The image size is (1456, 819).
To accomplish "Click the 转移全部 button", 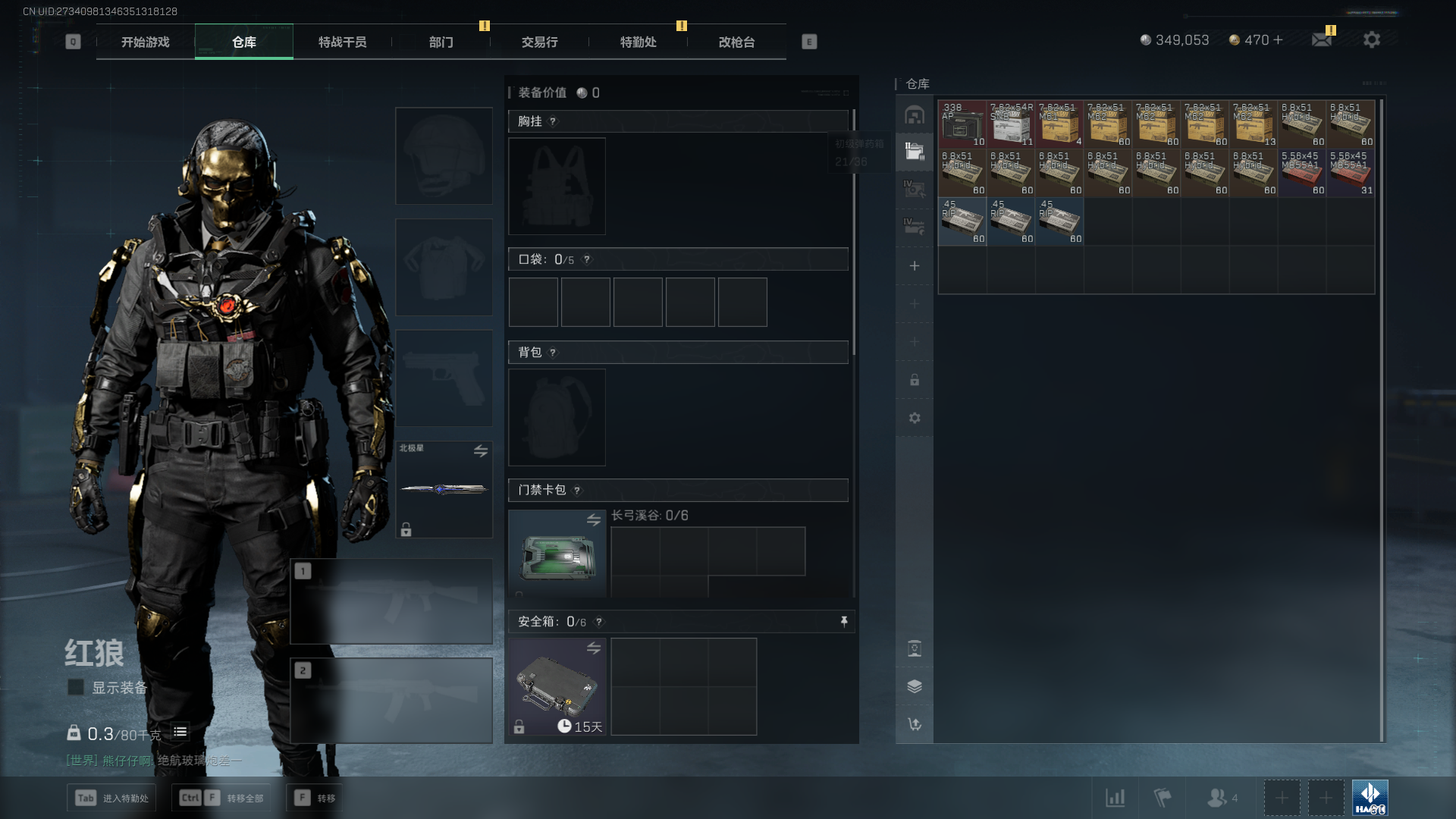I will click(x=222, y=798).
